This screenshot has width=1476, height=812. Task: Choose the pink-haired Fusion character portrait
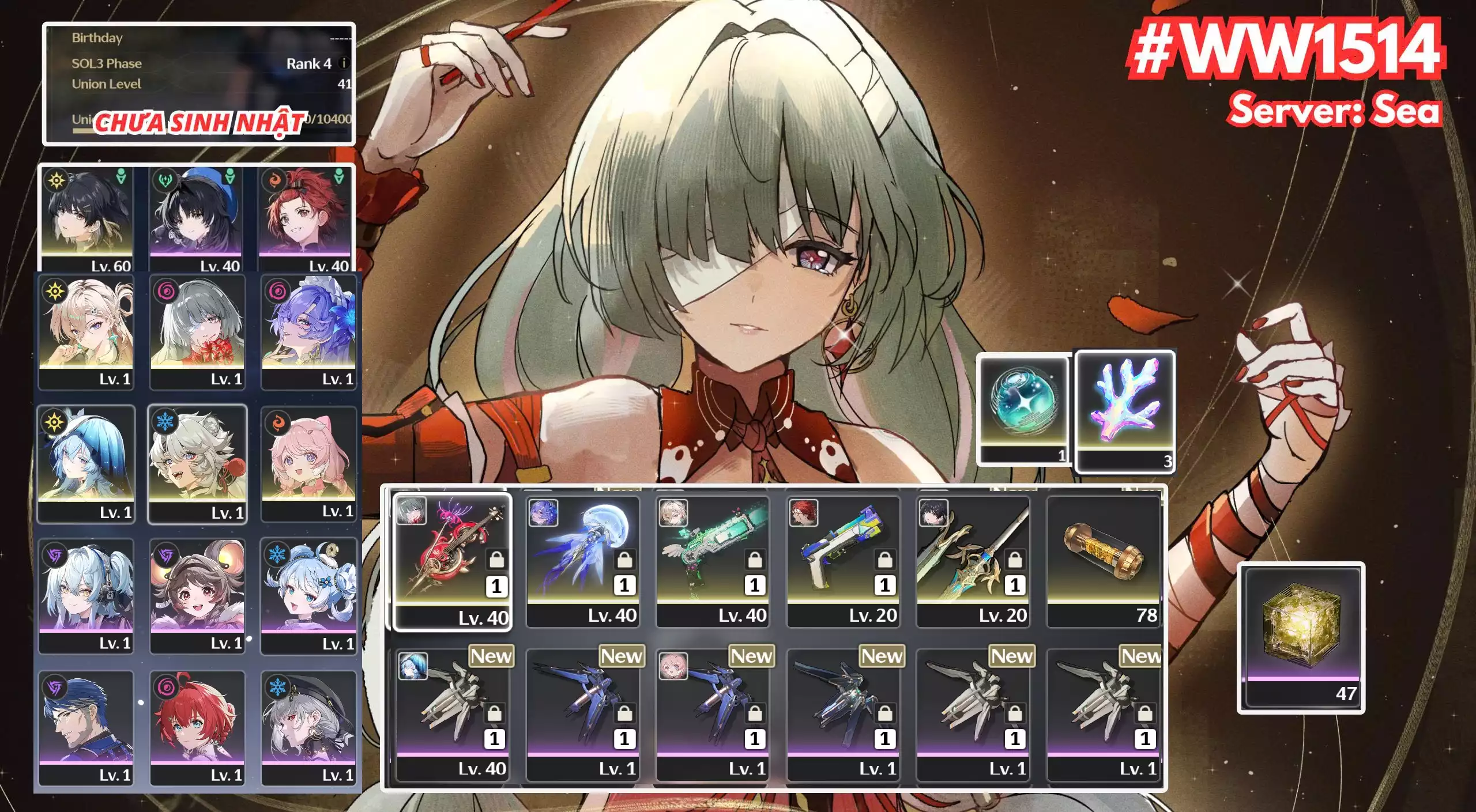pos(308,464)
